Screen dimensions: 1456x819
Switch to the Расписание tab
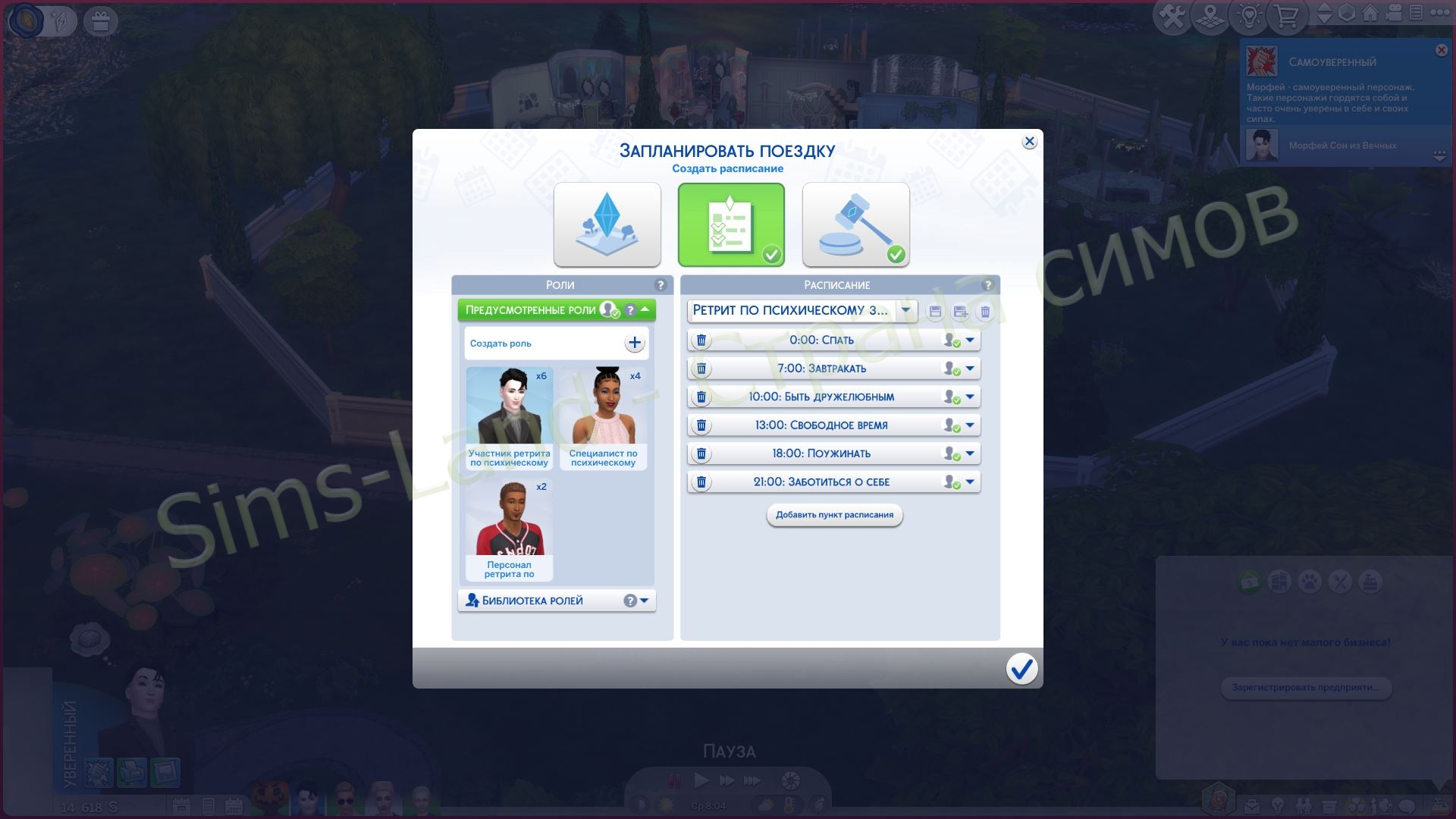838,285
